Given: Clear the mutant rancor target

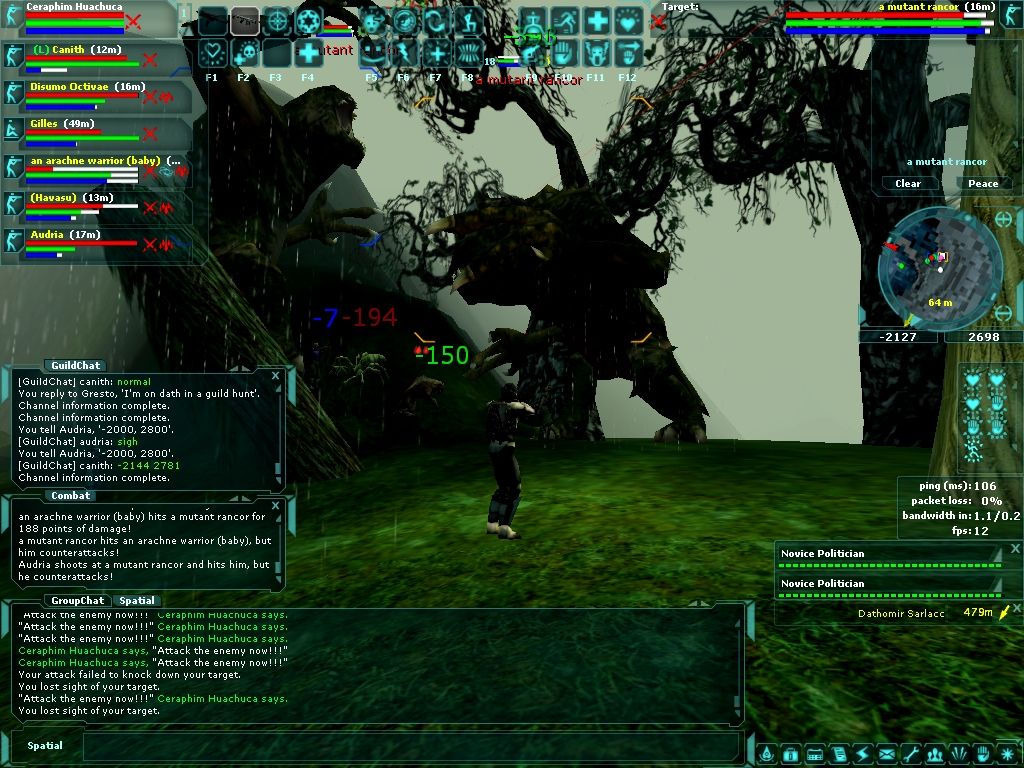Looking at the screenshot, I should point(908,183).
